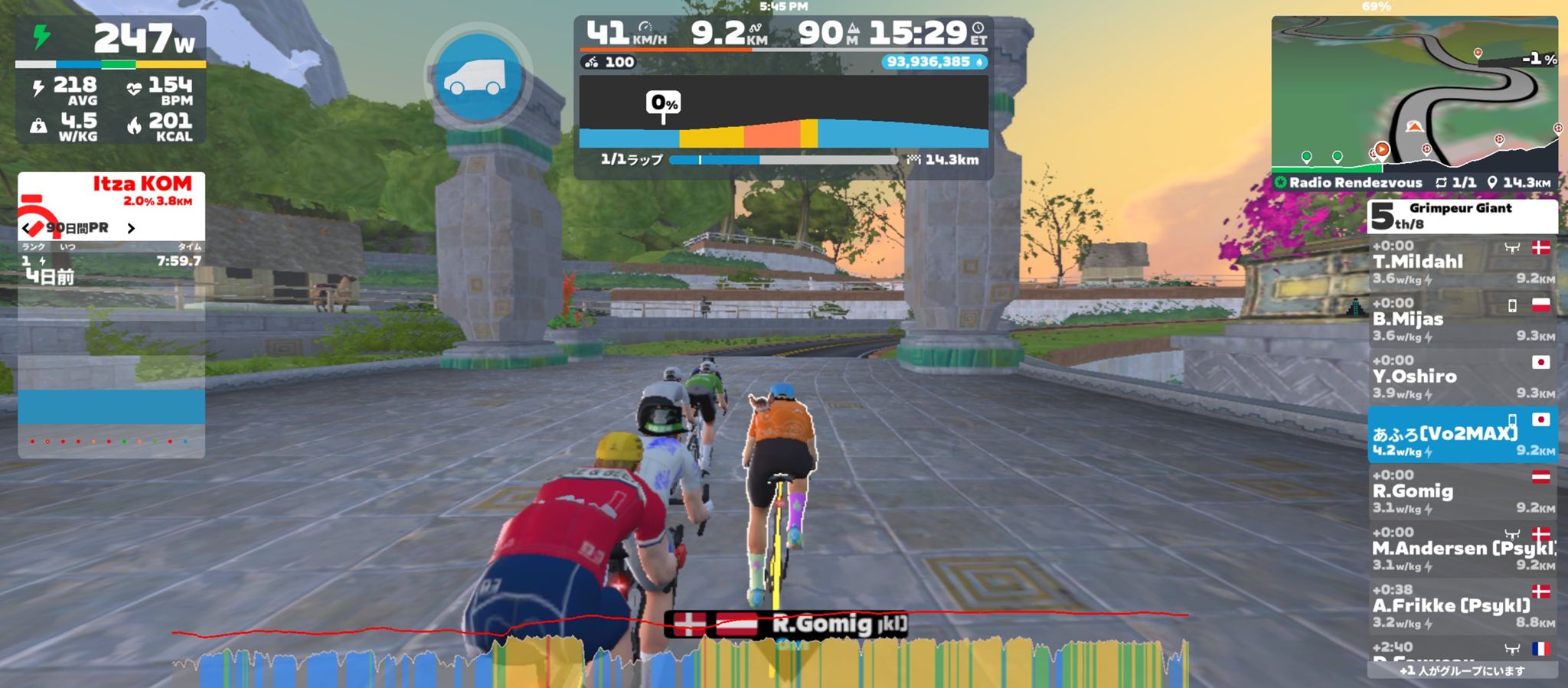Viewport: 1568px width, 688px height.
Task: Select the R.Gomig rider name tag
Action: (x=789, y=624)
